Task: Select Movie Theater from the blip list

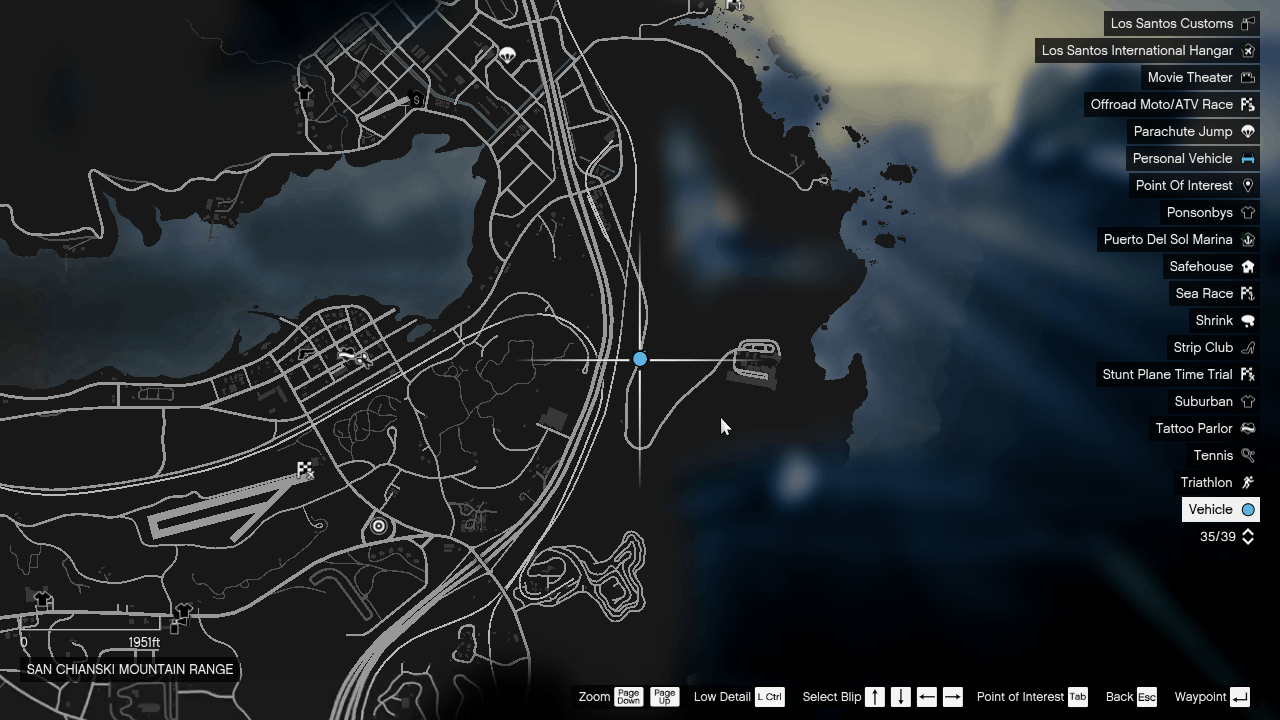Action: point(1189,77)
